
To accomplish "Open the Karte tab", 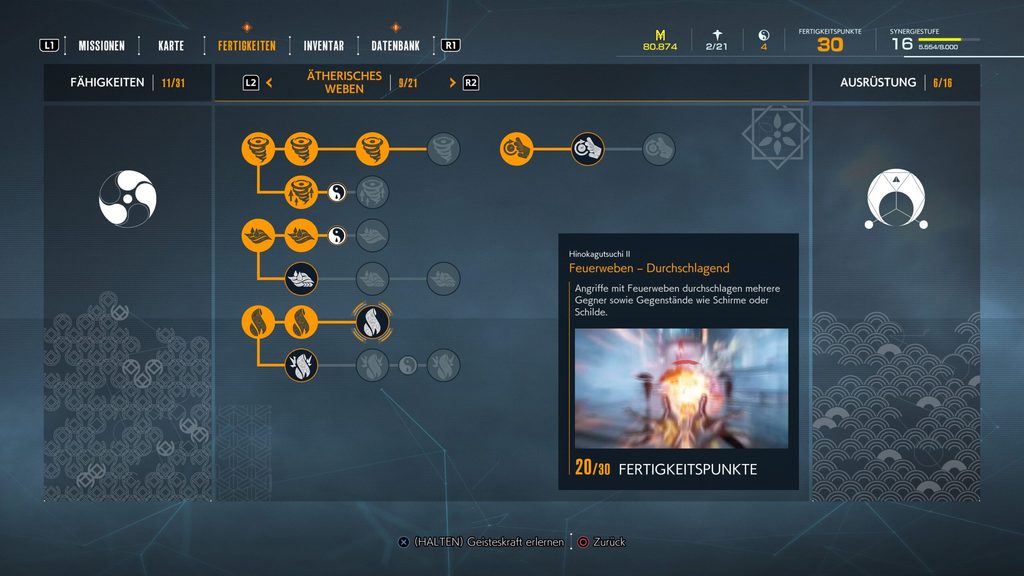I will tap(171, 46).
